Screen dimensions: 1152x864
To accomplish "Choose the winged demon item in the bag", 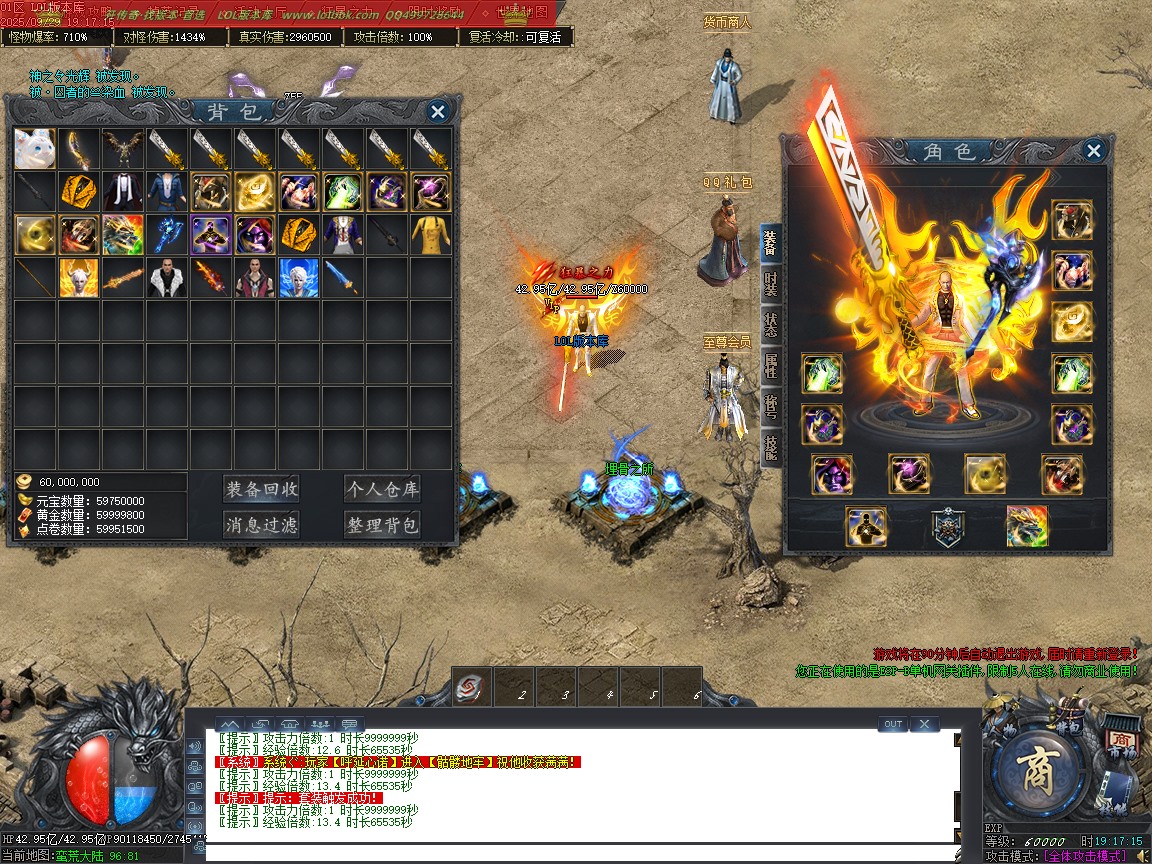I will pyautogui.click(x=123, y=149).
